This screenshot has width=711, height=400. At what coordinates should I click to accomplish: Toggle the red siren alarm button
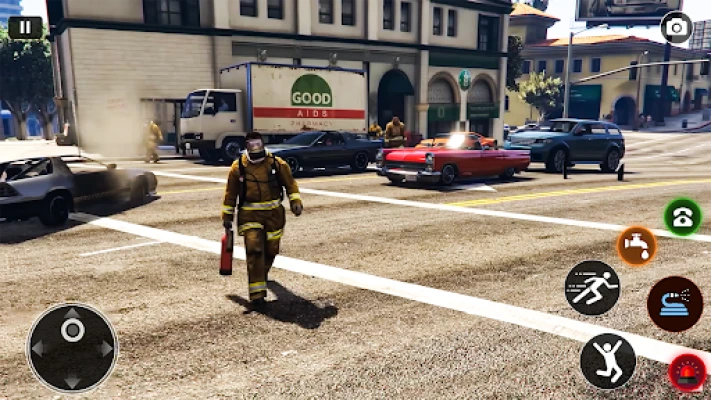687,372
